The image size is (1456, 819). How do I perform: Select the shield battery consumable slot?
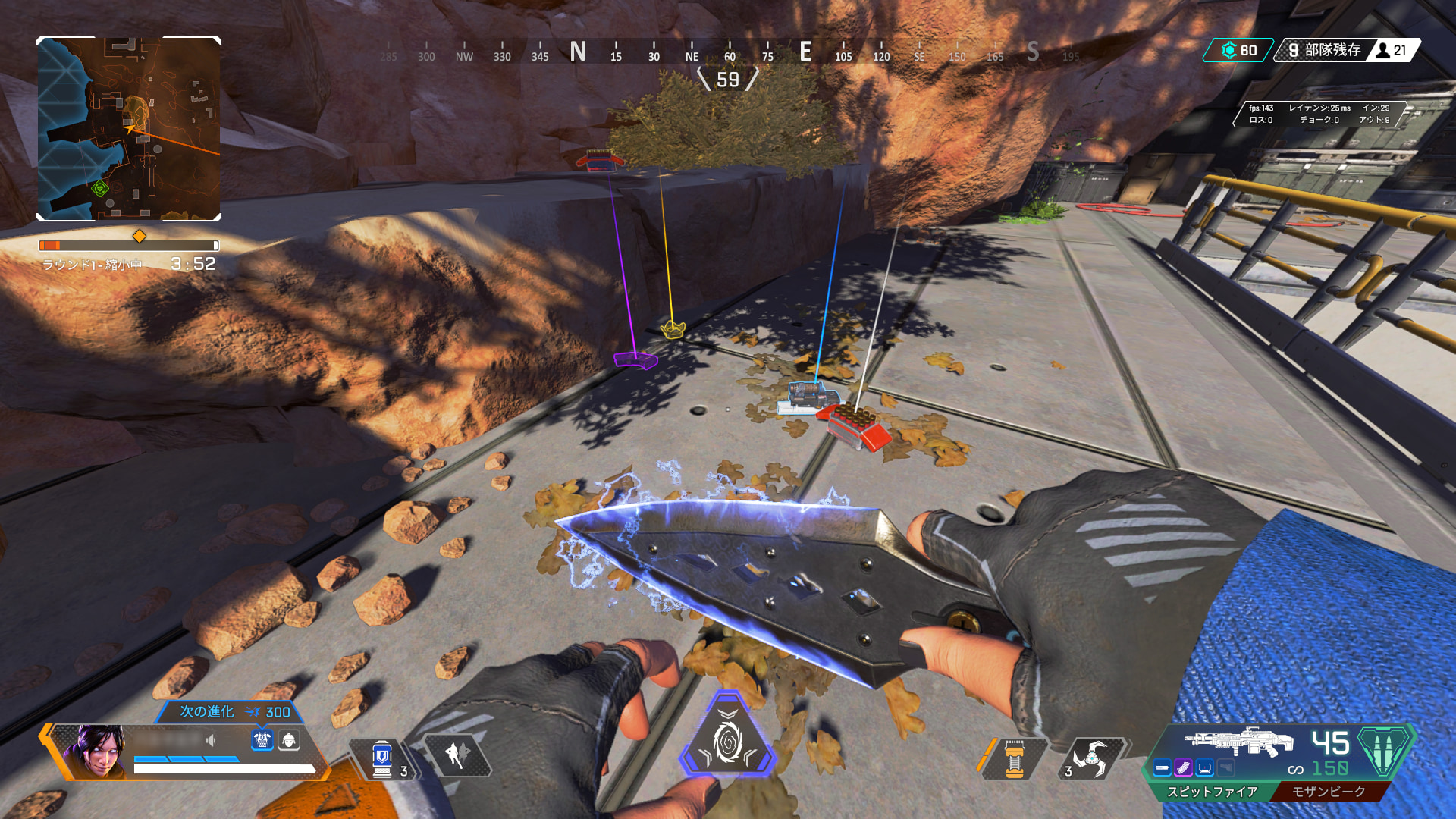tap(382, 758)
